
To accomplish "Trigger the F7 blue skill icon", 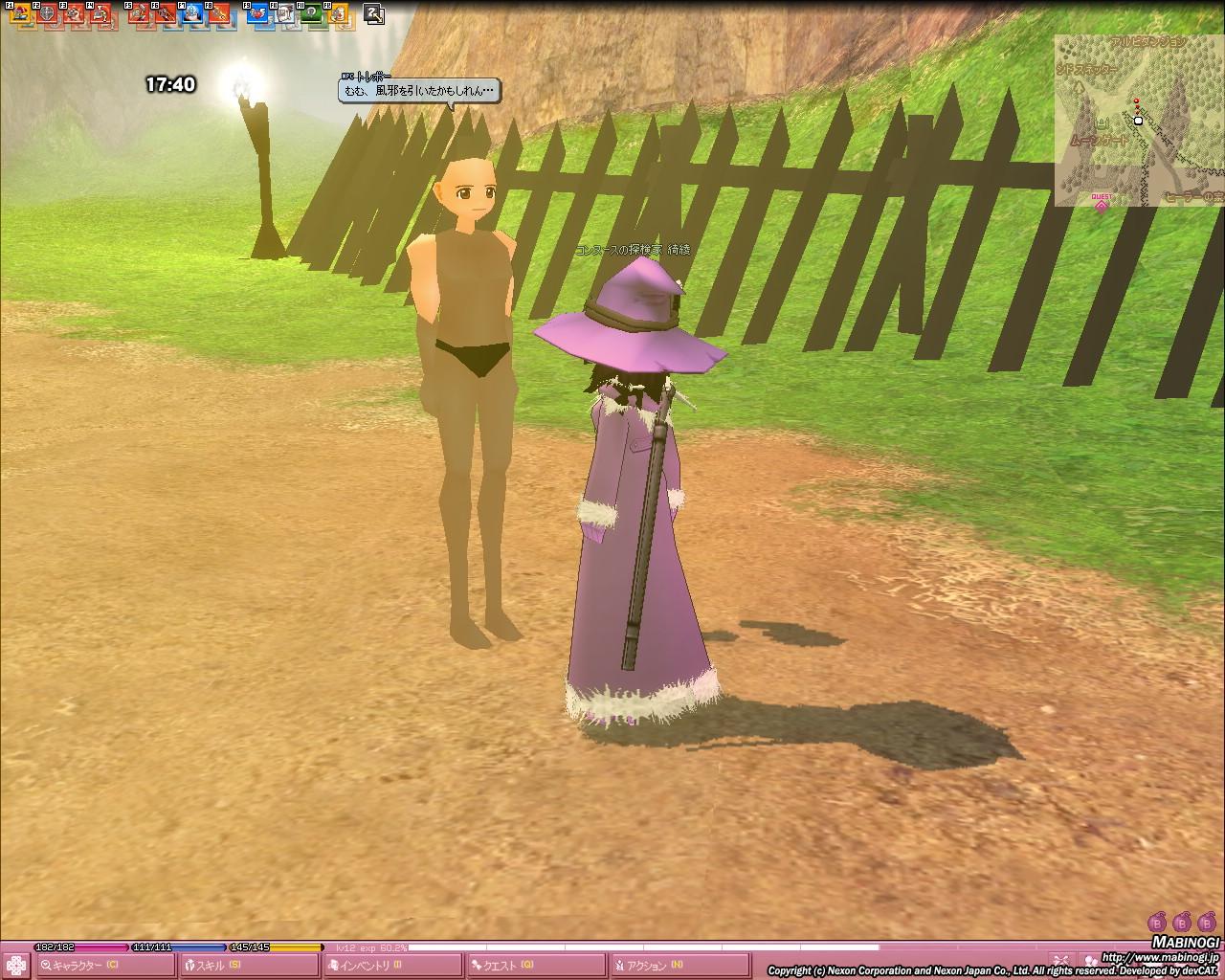I will 192,13.
